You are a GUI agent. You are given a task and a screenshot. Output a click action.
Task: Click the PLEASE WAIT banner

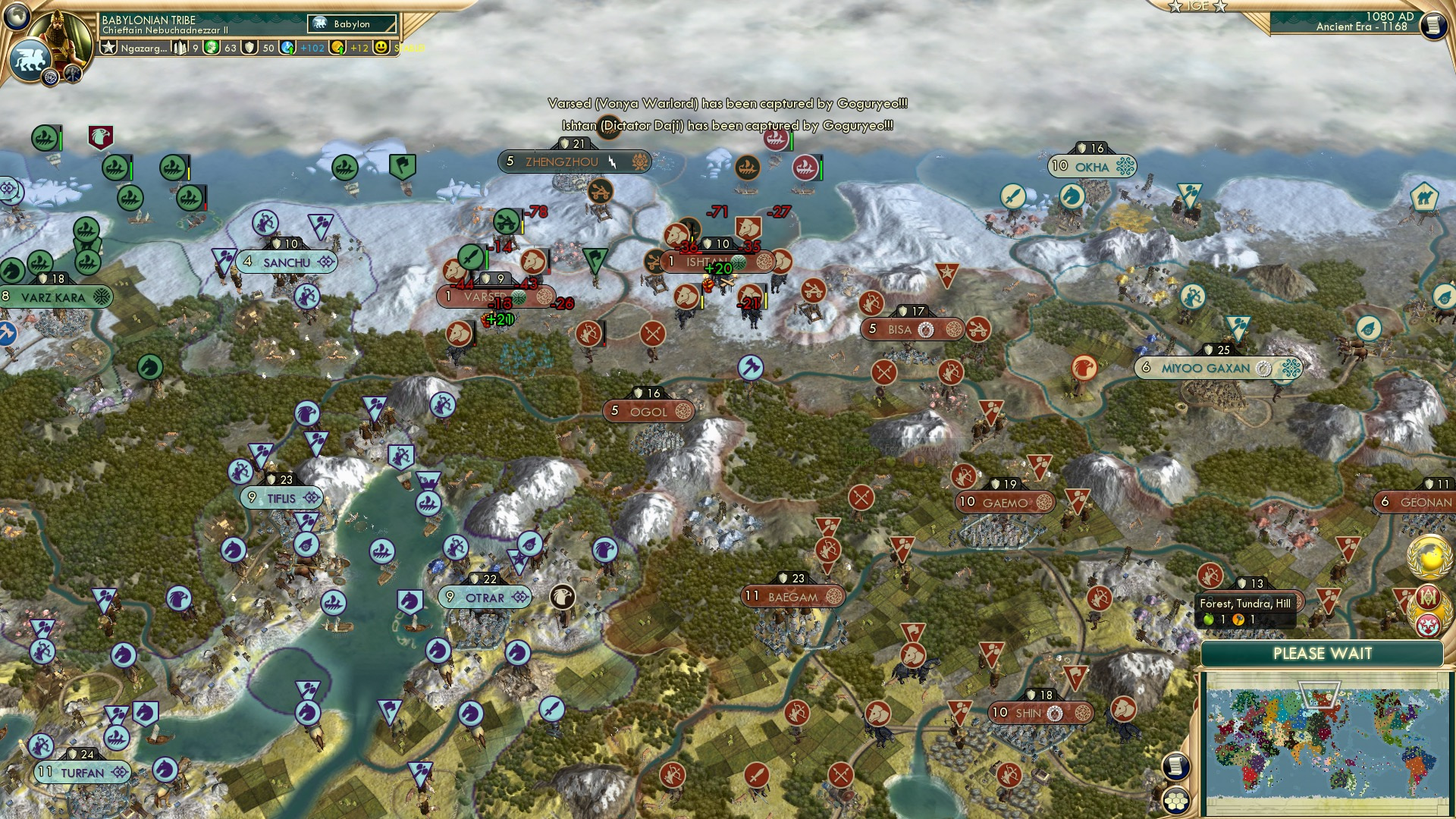pos(1323,653)
